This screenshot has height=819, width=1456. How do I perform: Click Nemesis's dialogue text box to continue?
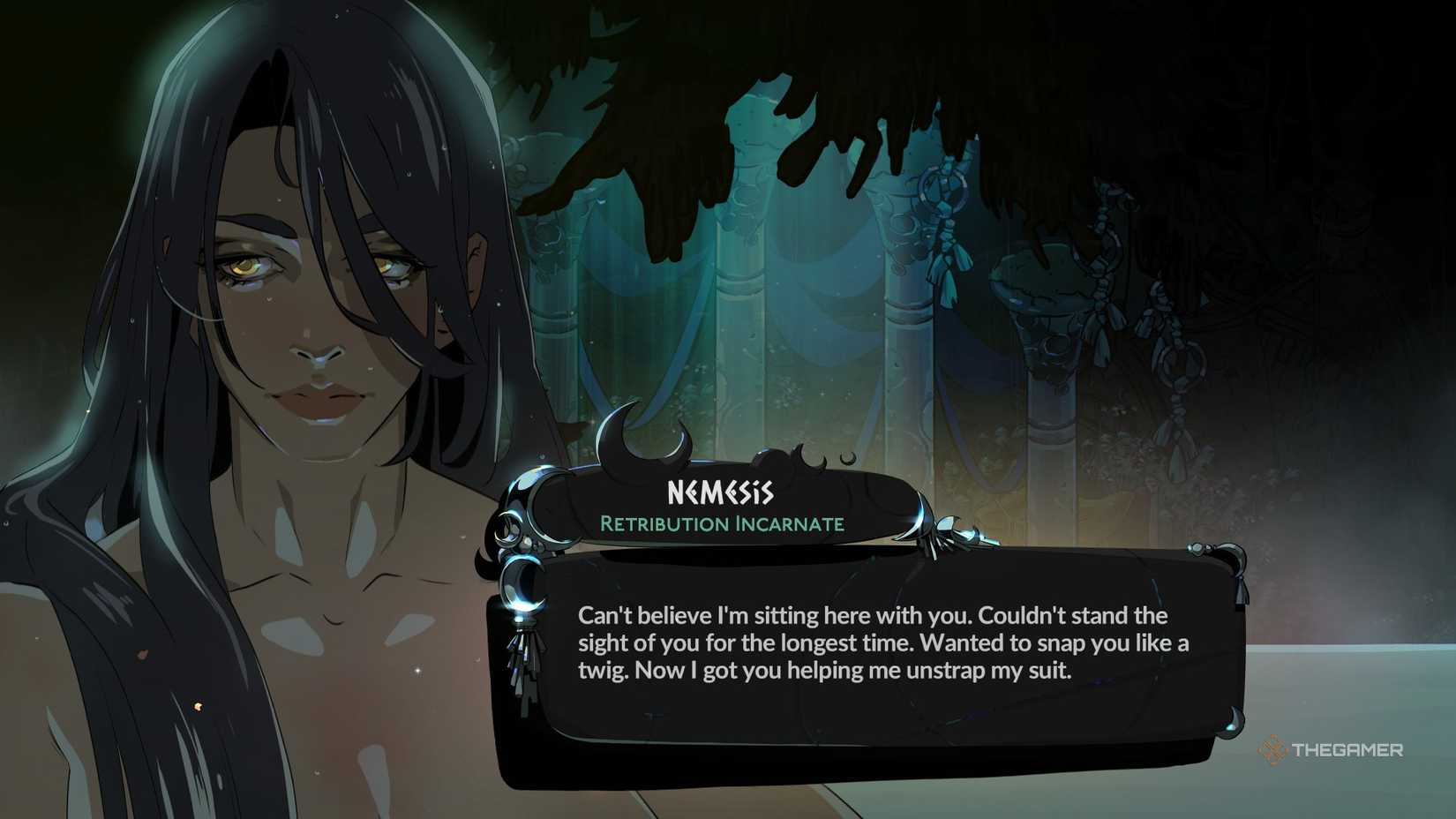882,653
